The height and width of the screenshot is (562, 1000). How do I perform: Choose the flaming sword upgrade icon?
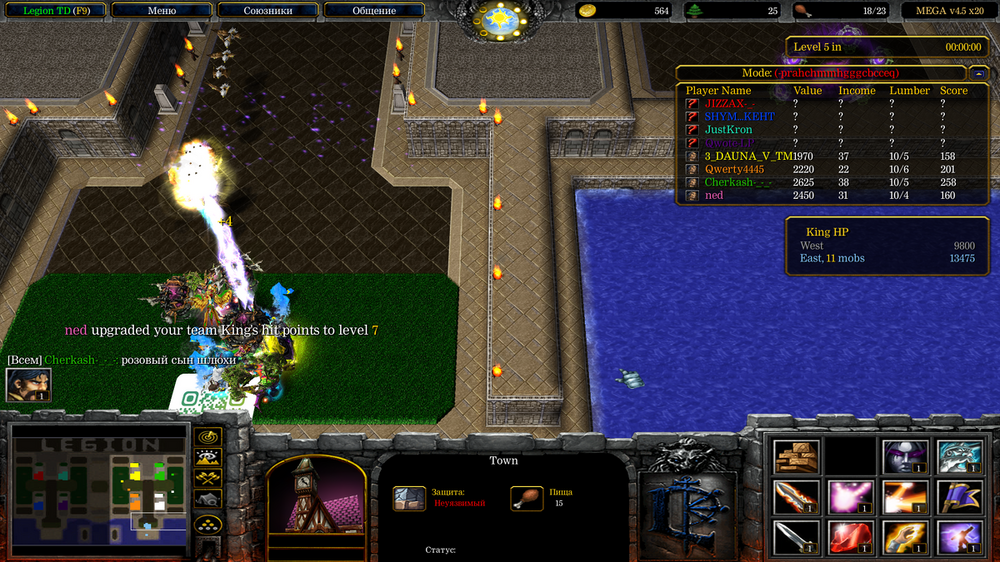[797, 496]
